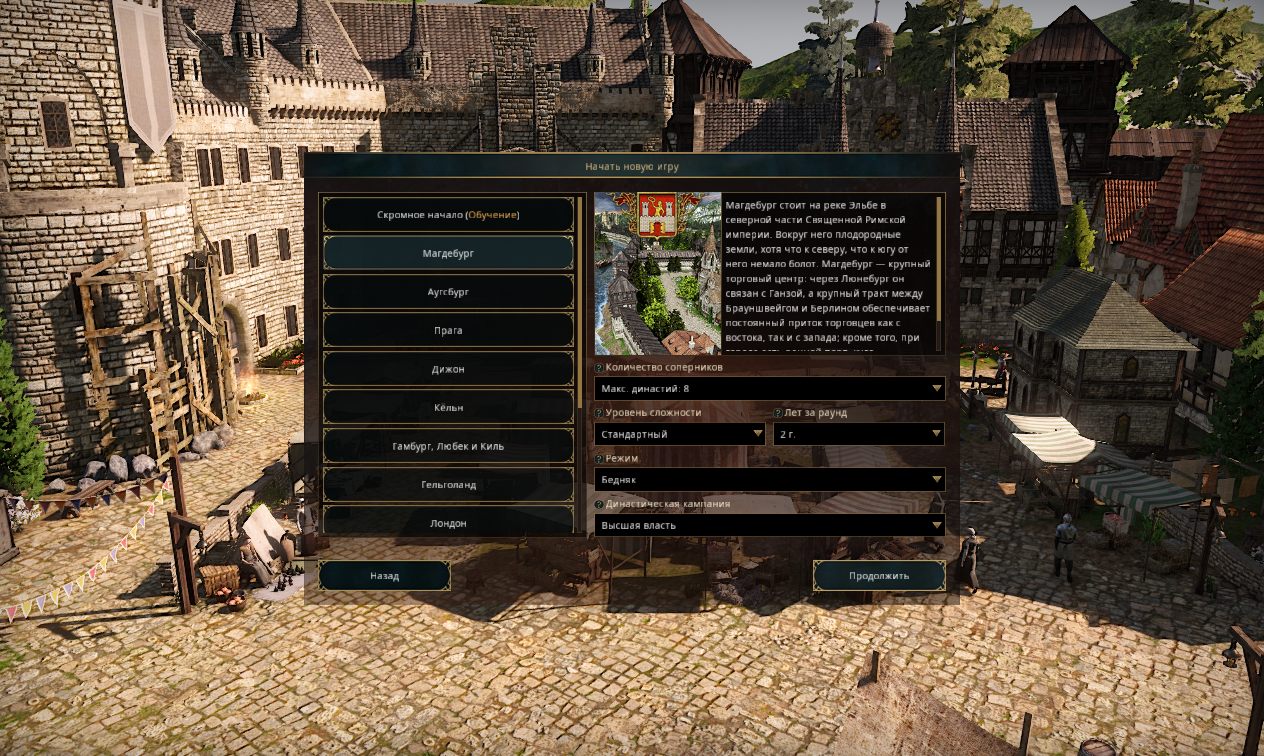Viewport: 1264px width, 756px height.
Task: Open the Стандартный difficulty dropdown
Action: point(680,434)
